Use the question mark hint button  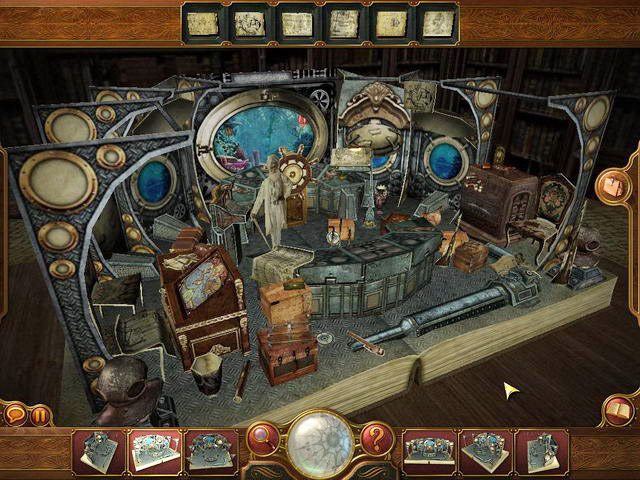376,437
